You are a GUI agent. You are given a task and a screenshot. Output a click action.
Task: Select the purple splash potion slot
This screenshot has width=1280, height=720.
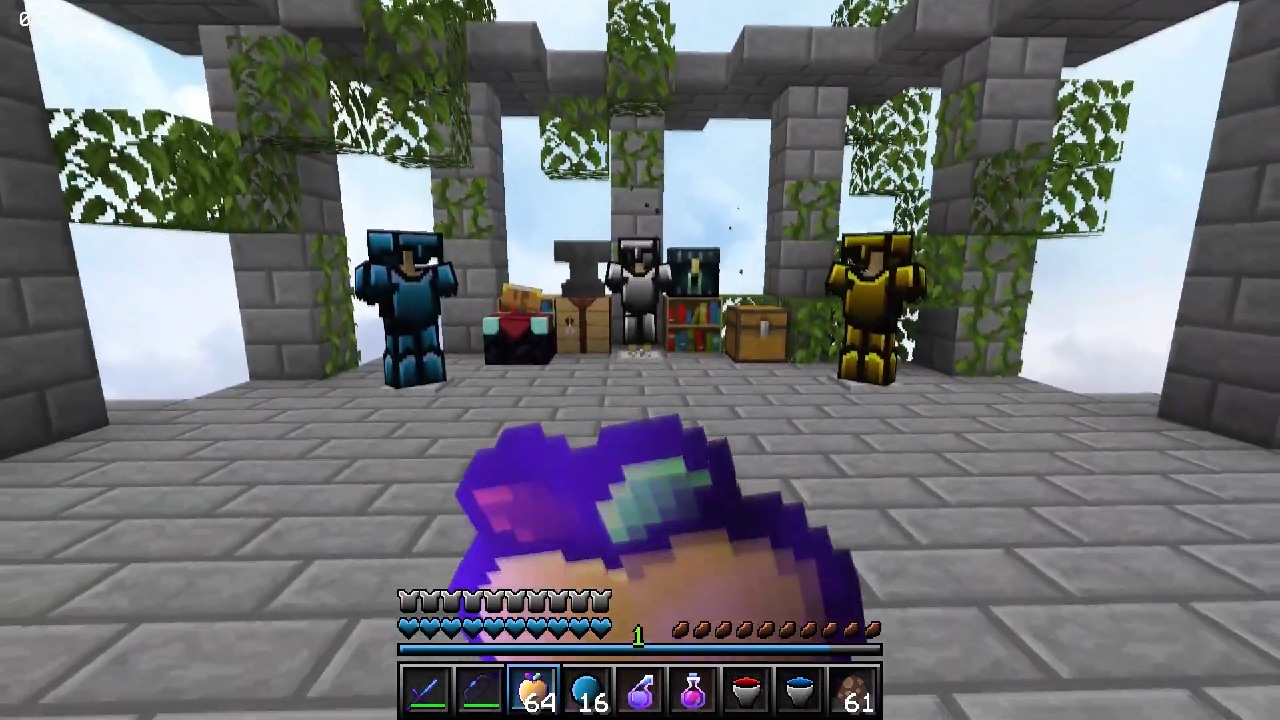click(x=640, y=692)
